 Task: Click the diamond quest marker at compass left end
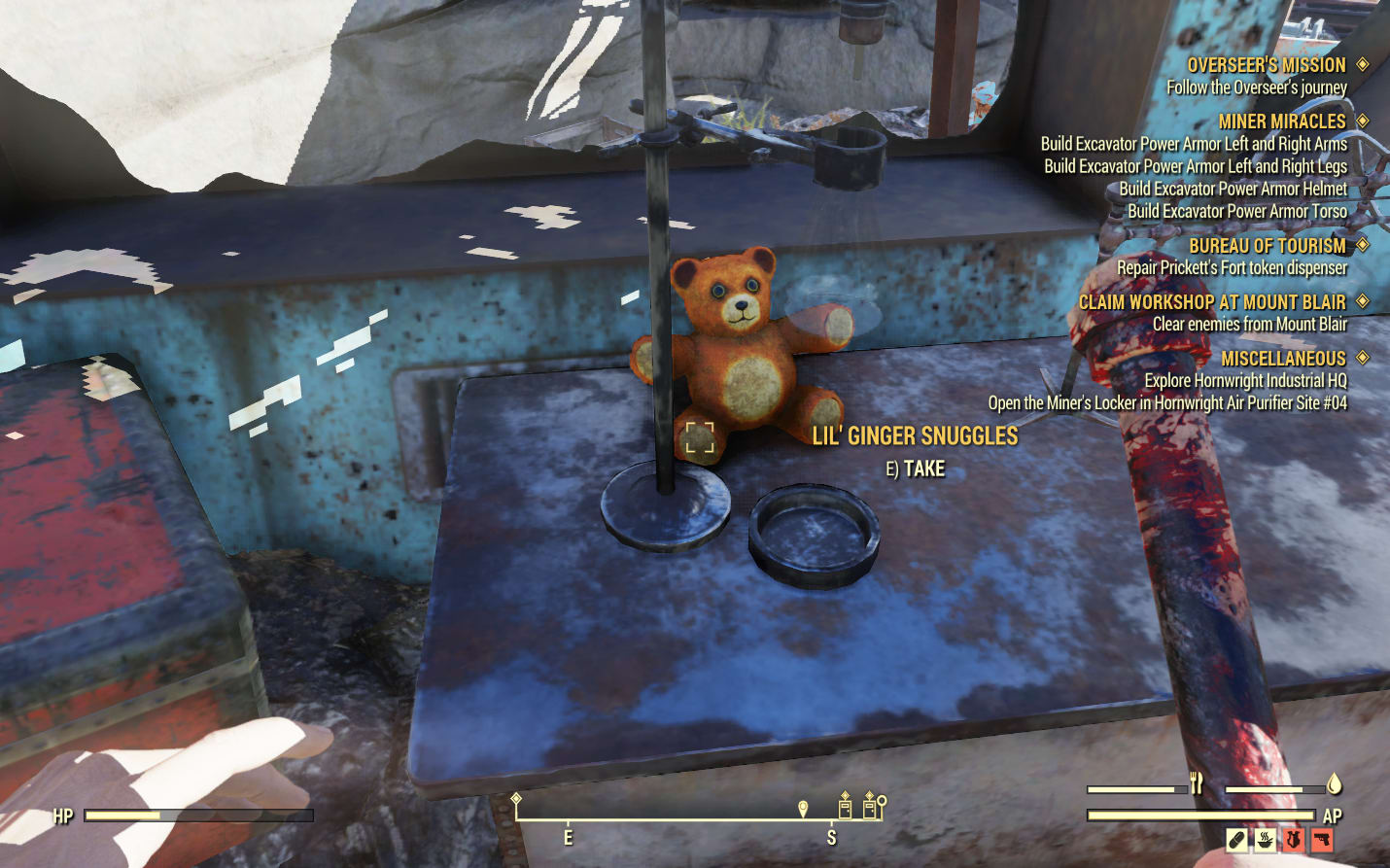[x=516, y=799]
